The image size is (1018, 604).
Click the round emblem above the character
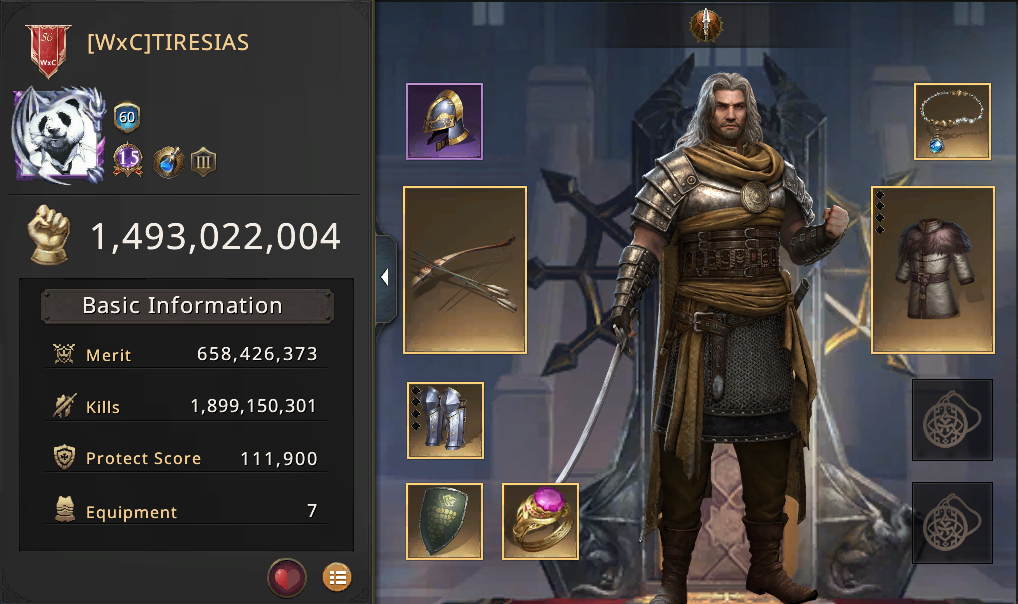pos(707,25)
